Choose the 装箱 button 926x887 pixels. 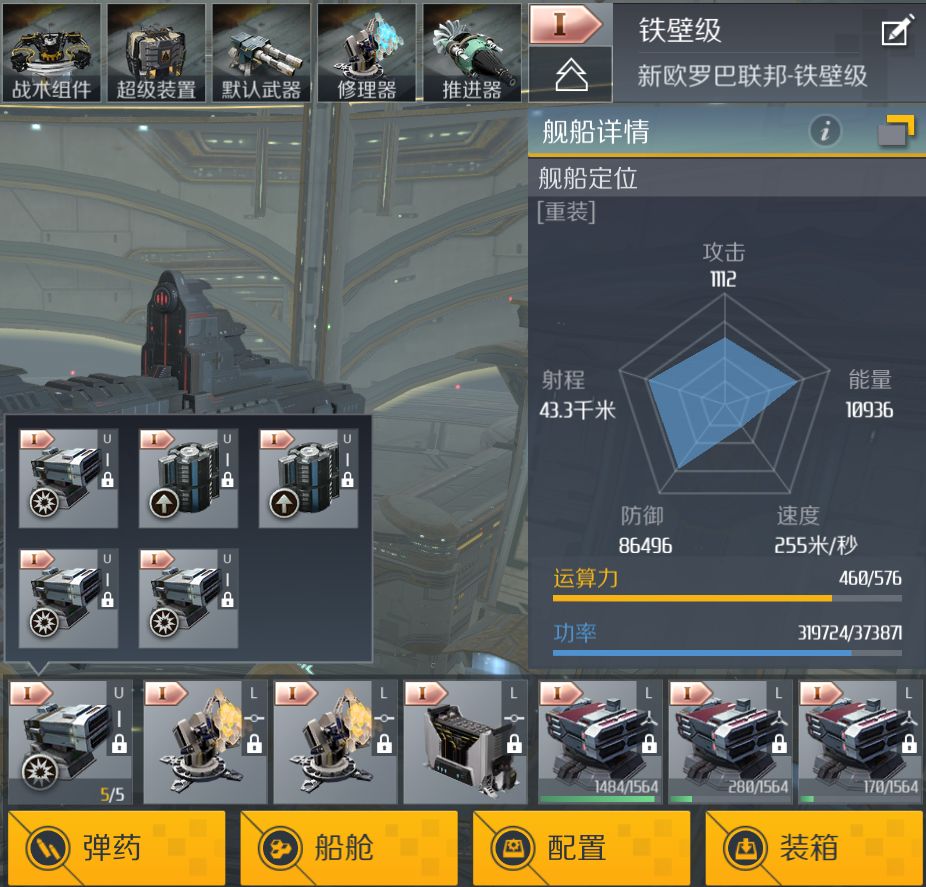(813, 848)
